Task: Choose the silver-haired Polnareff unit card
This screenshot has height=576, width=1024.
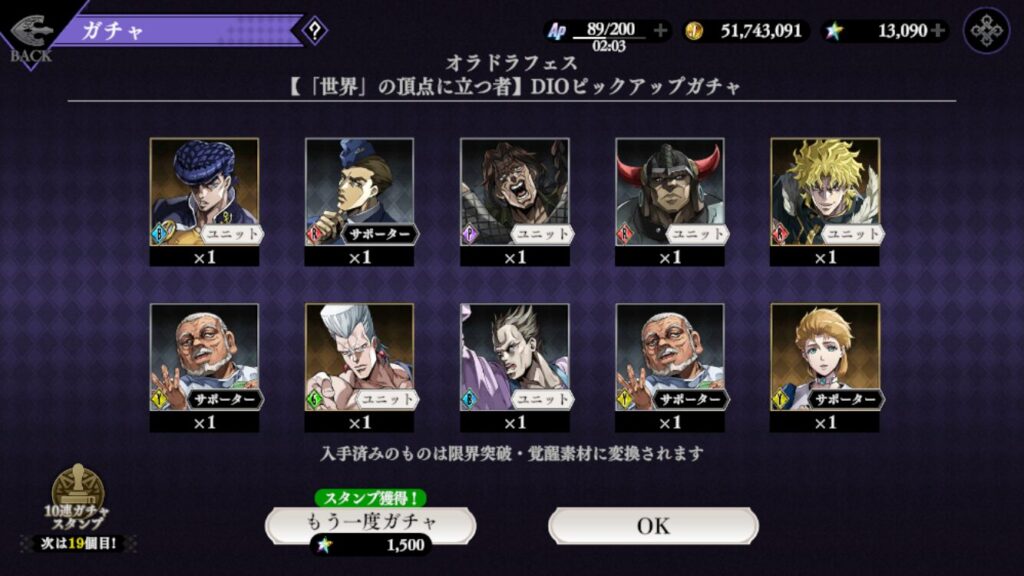Action: tap(359, 358)
